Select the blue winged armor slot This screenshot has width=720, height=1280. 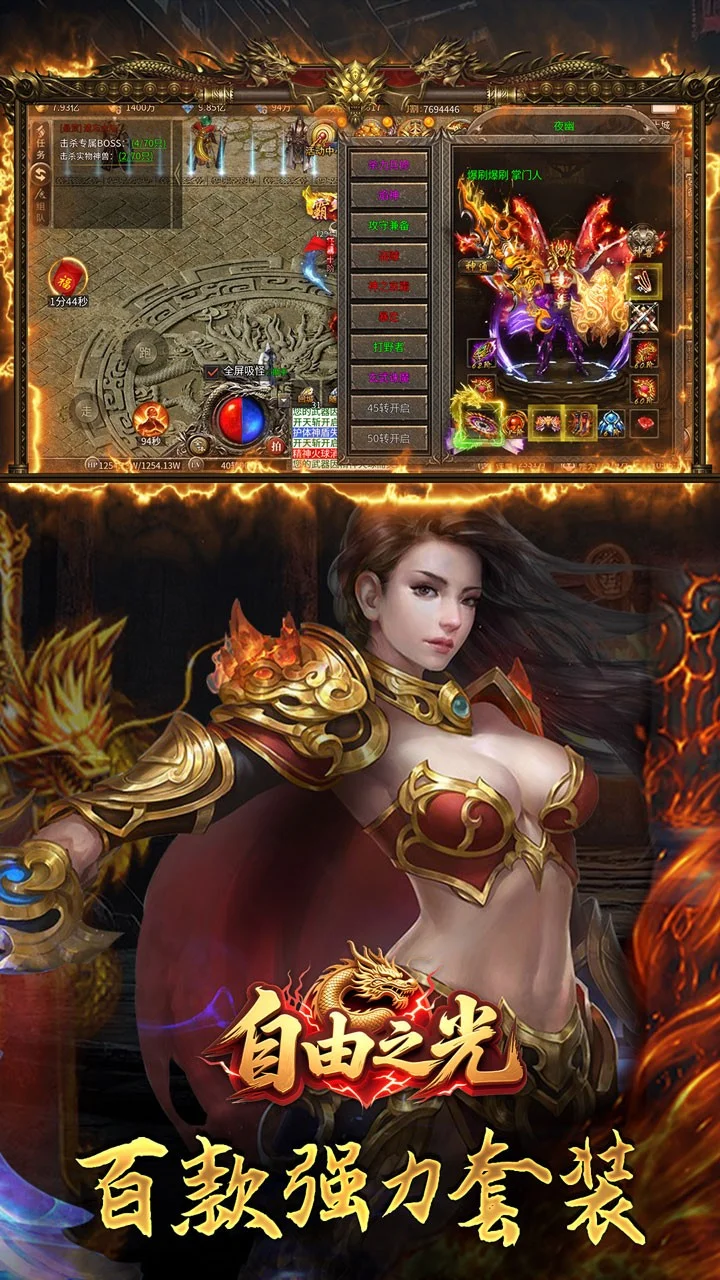611,421
